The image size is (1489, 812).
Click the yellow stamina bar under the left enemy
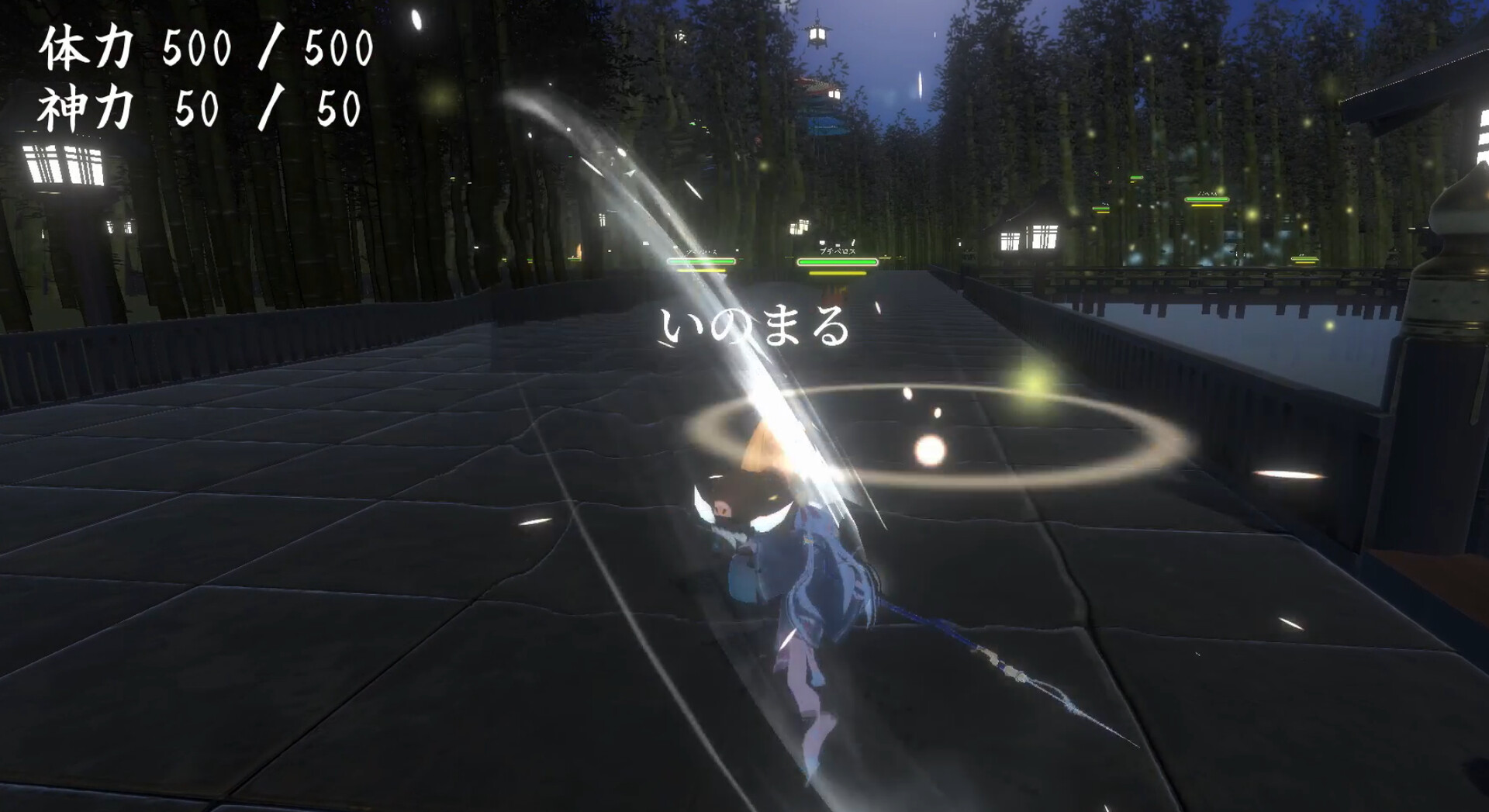(x=700, y=271)
